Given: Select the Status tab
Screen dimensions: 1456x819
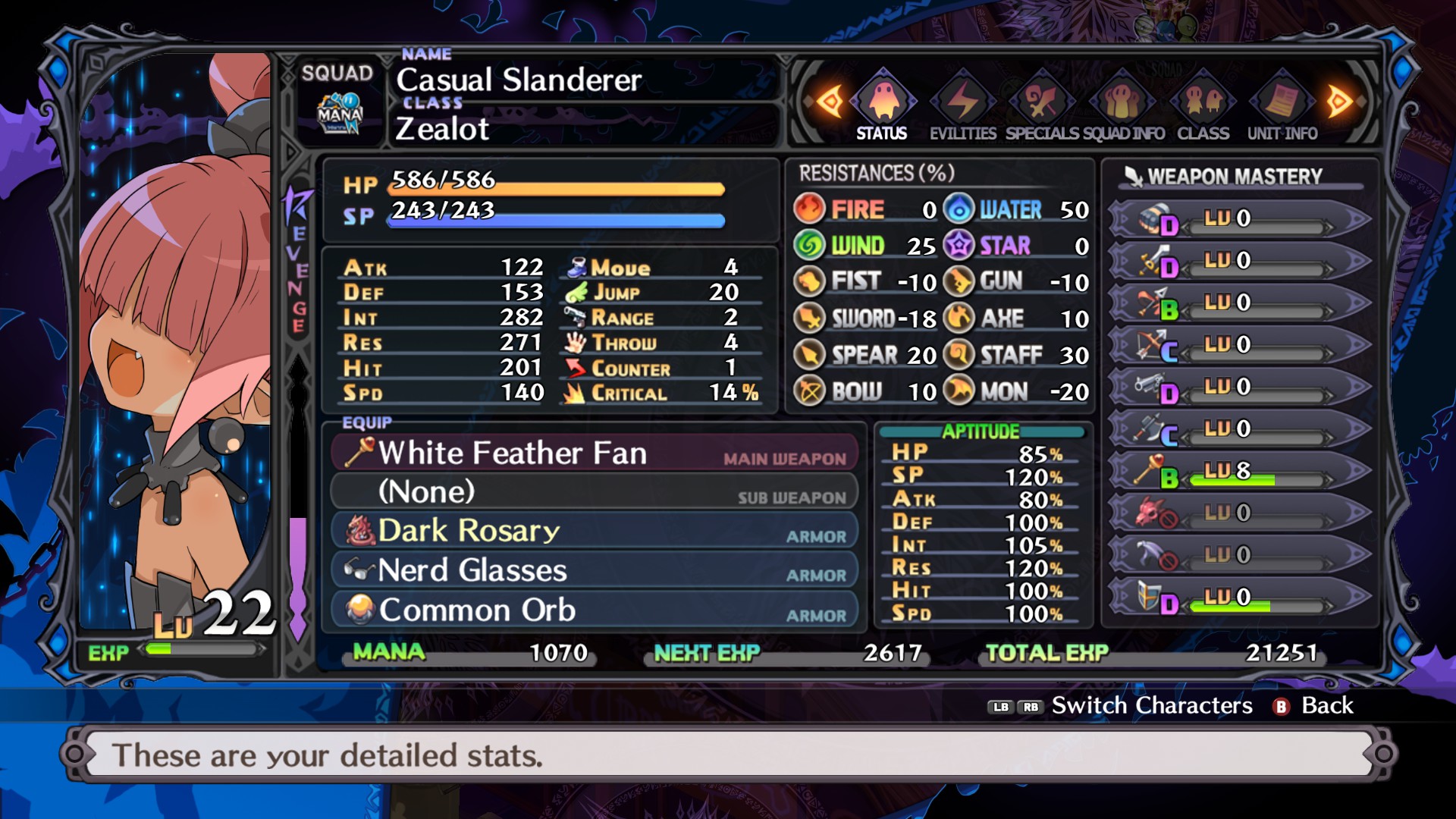Looking at the screenshot, I should 882,110.
